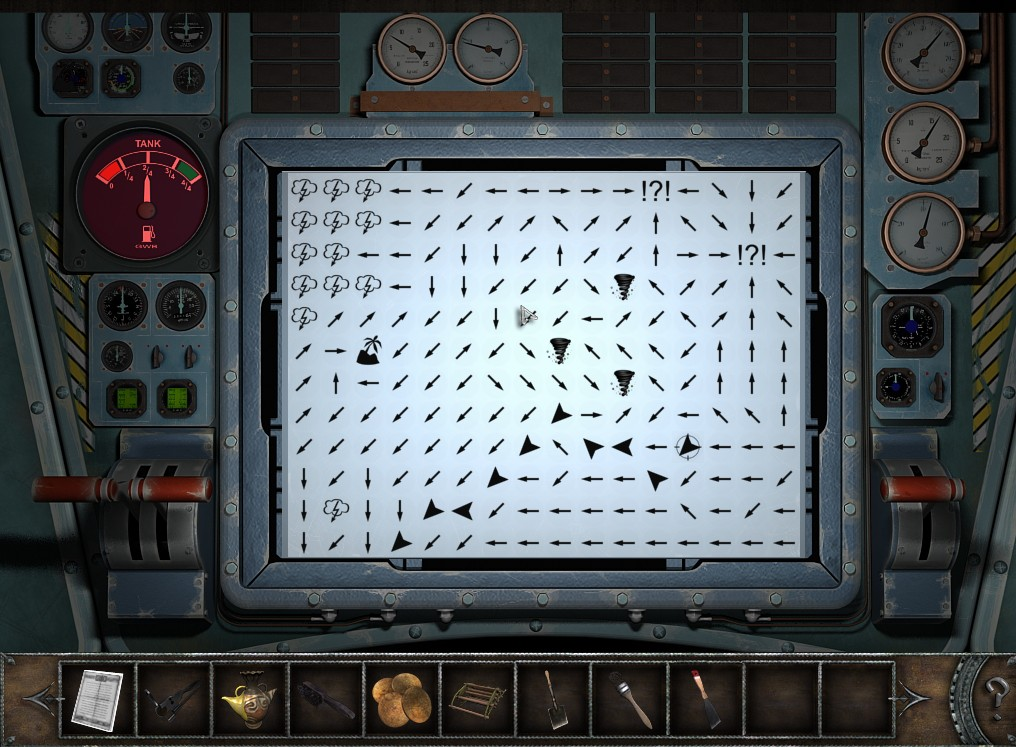This screenshot has height=747, width=1016.
Task: Select the paper document in inventory
Action: click(97, 698)
